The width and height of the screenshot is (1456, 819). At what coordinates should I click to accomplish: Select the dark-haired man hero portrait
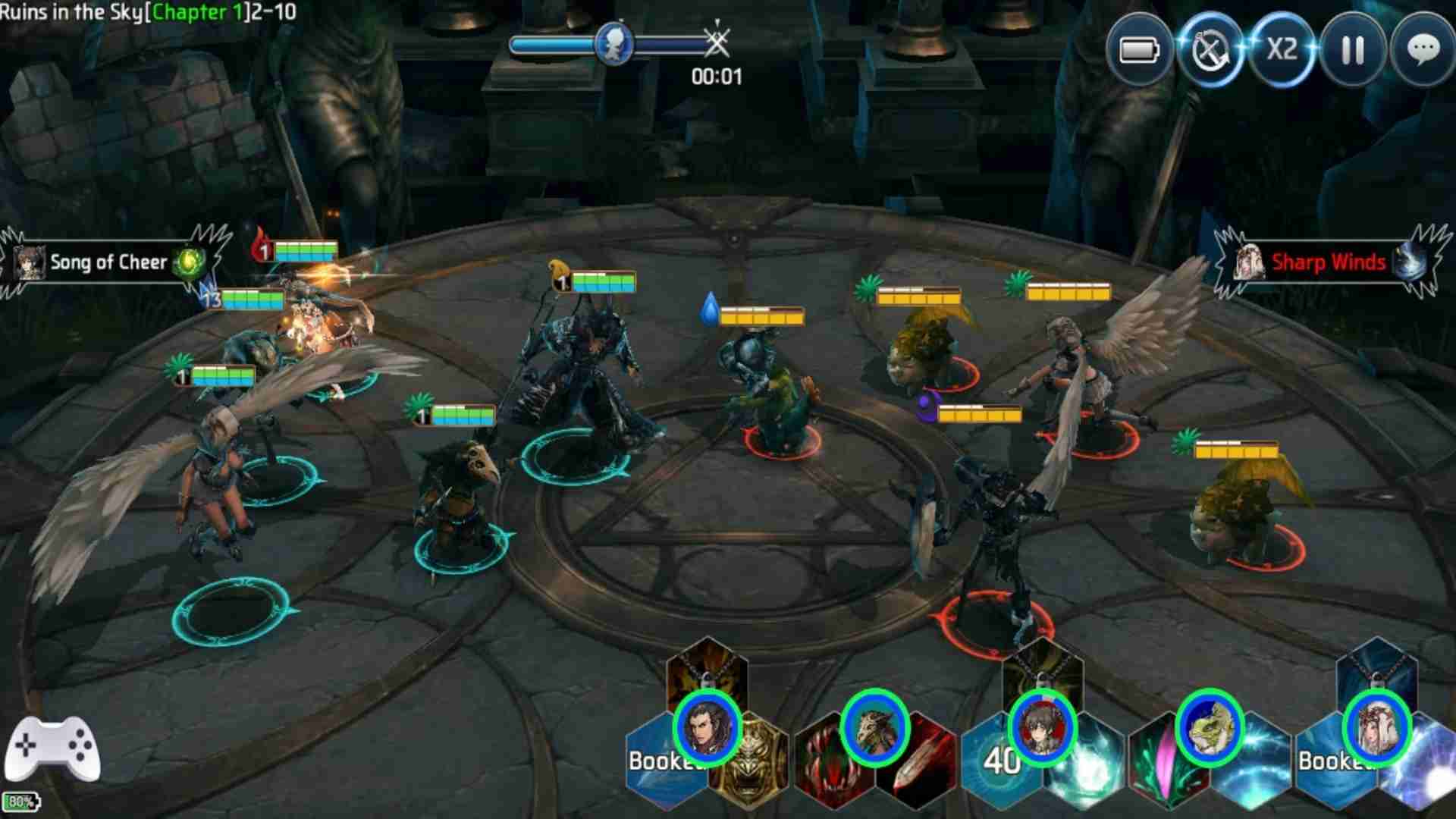(707, 726)
